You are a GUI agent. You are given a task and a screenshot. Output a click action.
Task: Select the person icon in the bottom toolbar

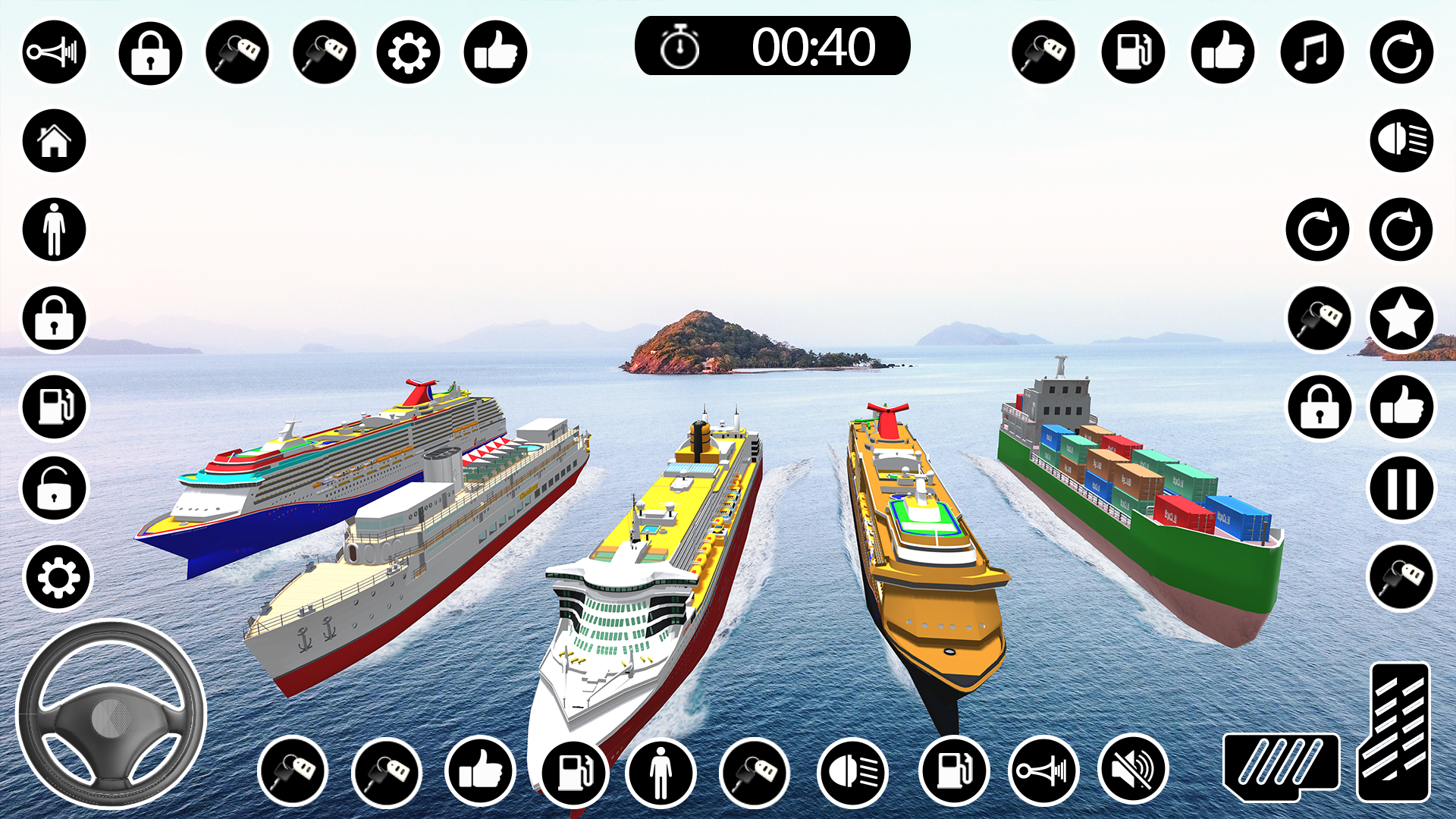point(660,770)
